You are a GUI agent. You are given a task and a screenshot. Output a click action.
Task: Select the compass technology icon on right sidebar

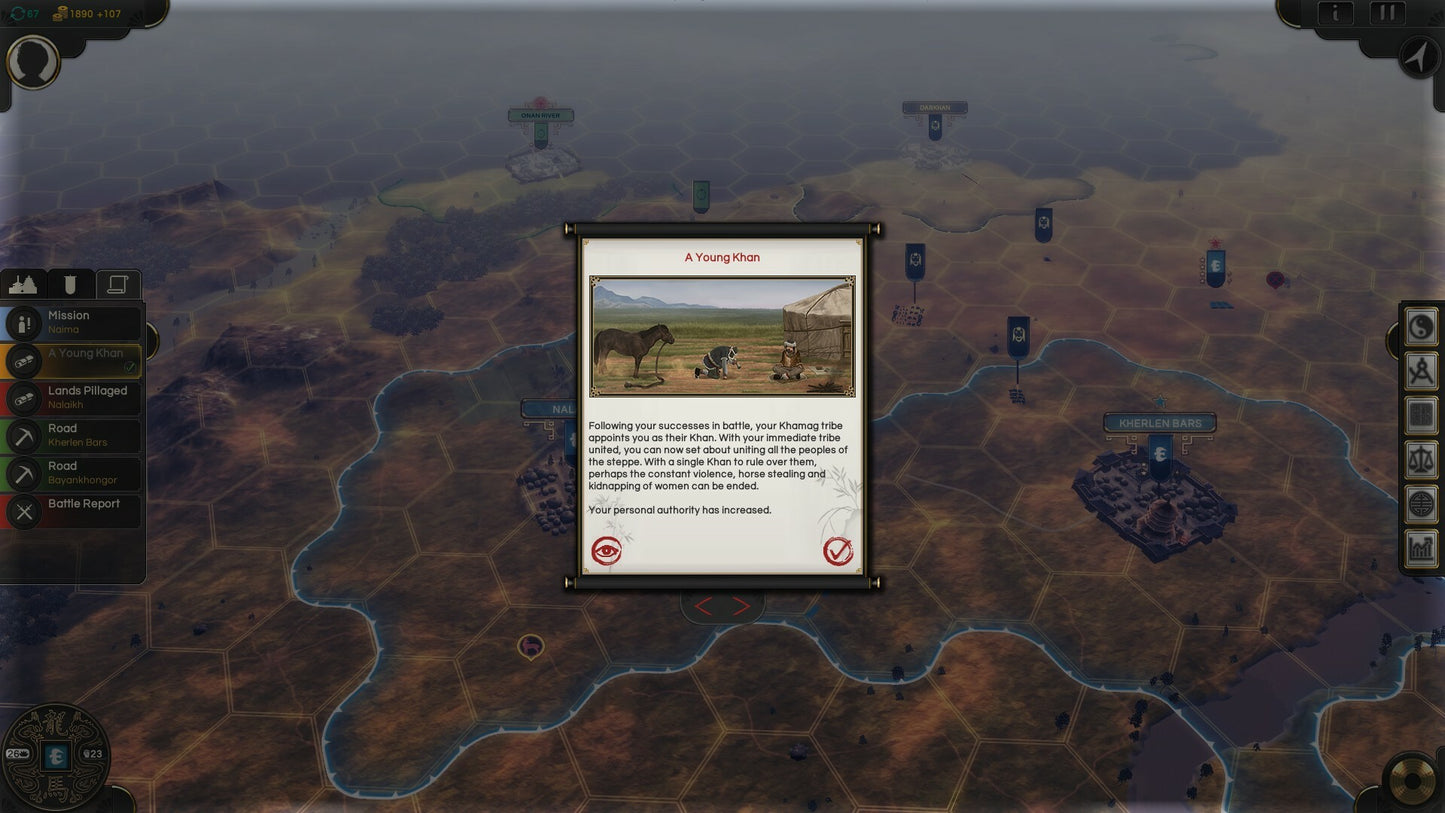(x=1420, y=371)
